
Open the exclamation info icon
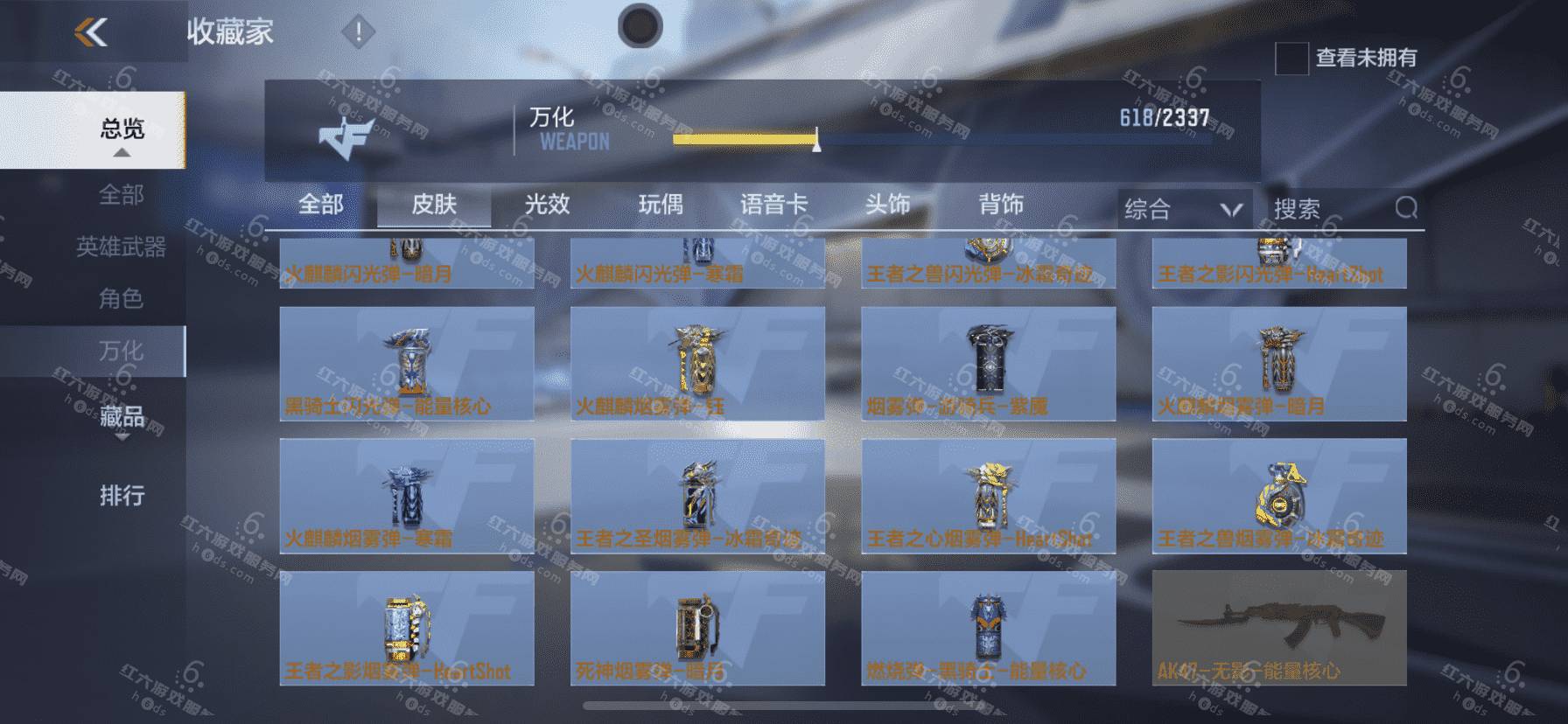coord(357,33)
